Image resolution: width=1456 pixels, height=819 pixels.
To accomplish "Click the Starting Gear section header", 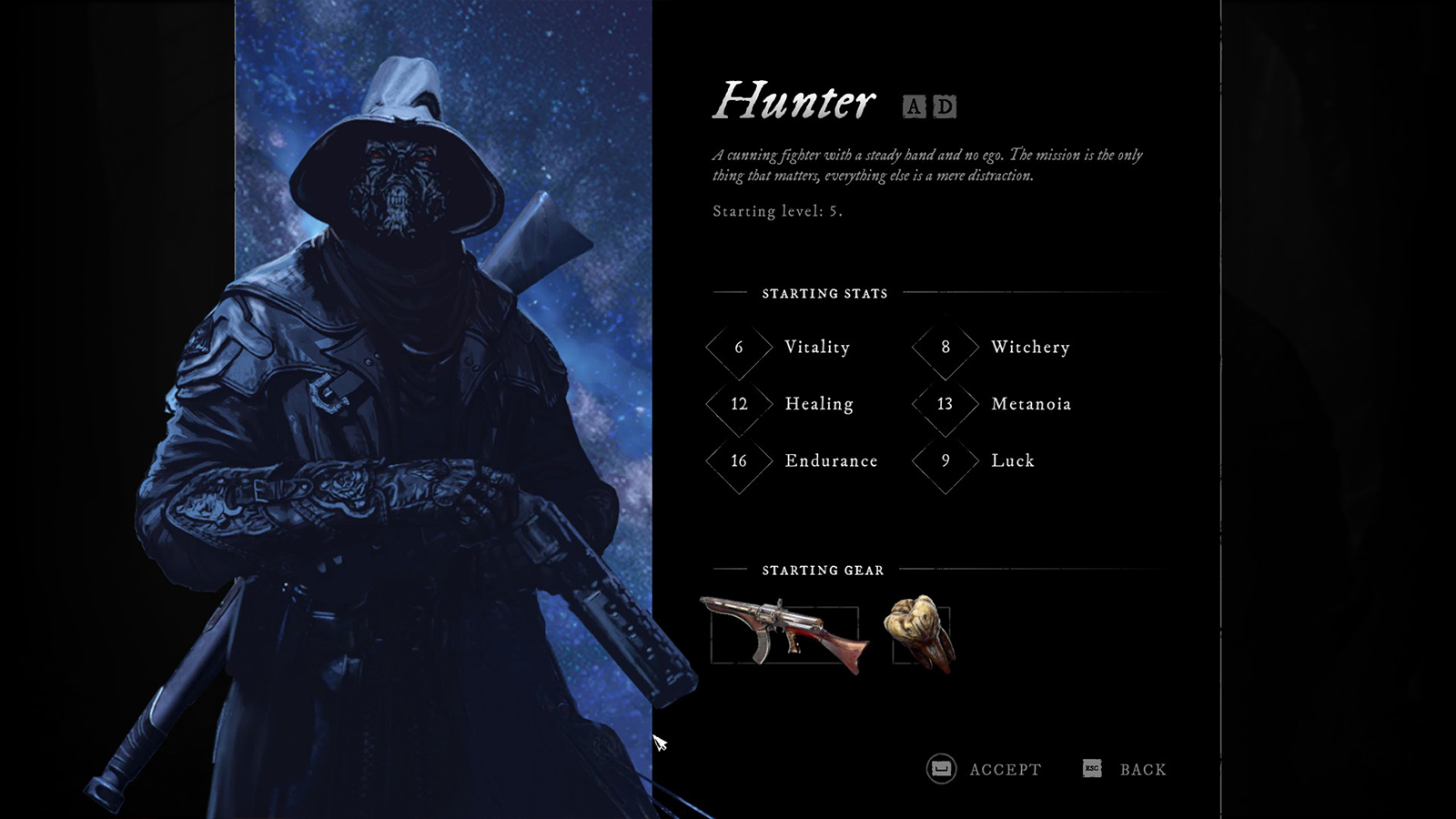I will (823, 571).
